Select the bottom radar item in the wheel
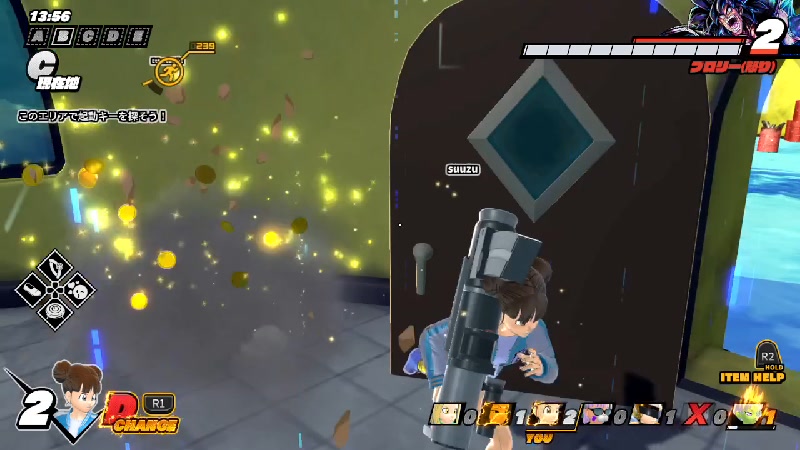This screenshot has height=450, width=800. pos(55,314)
